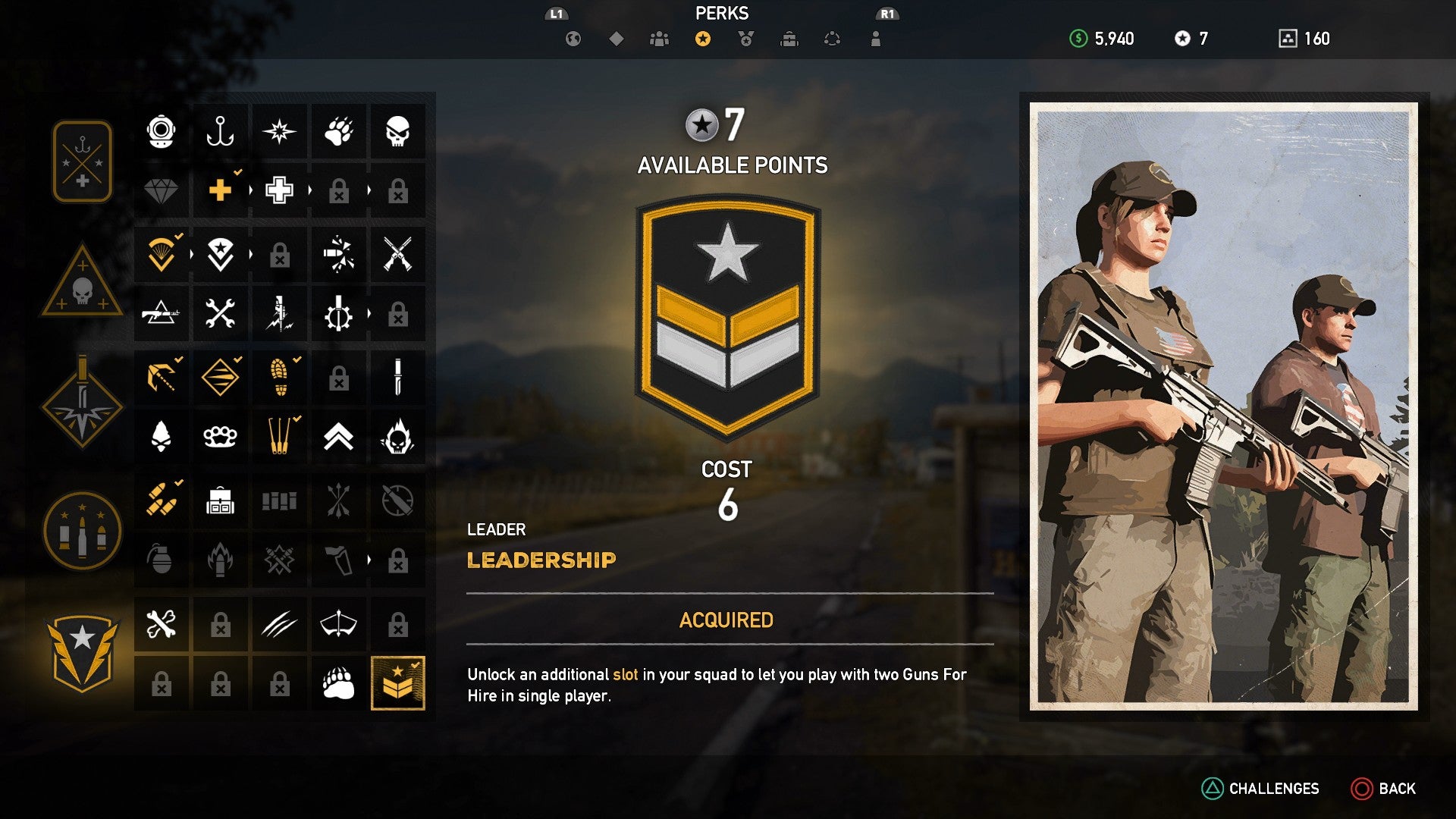The image size is (1456, 819).
Task: Select the bow weapon perk
Action: click(339, 623)
